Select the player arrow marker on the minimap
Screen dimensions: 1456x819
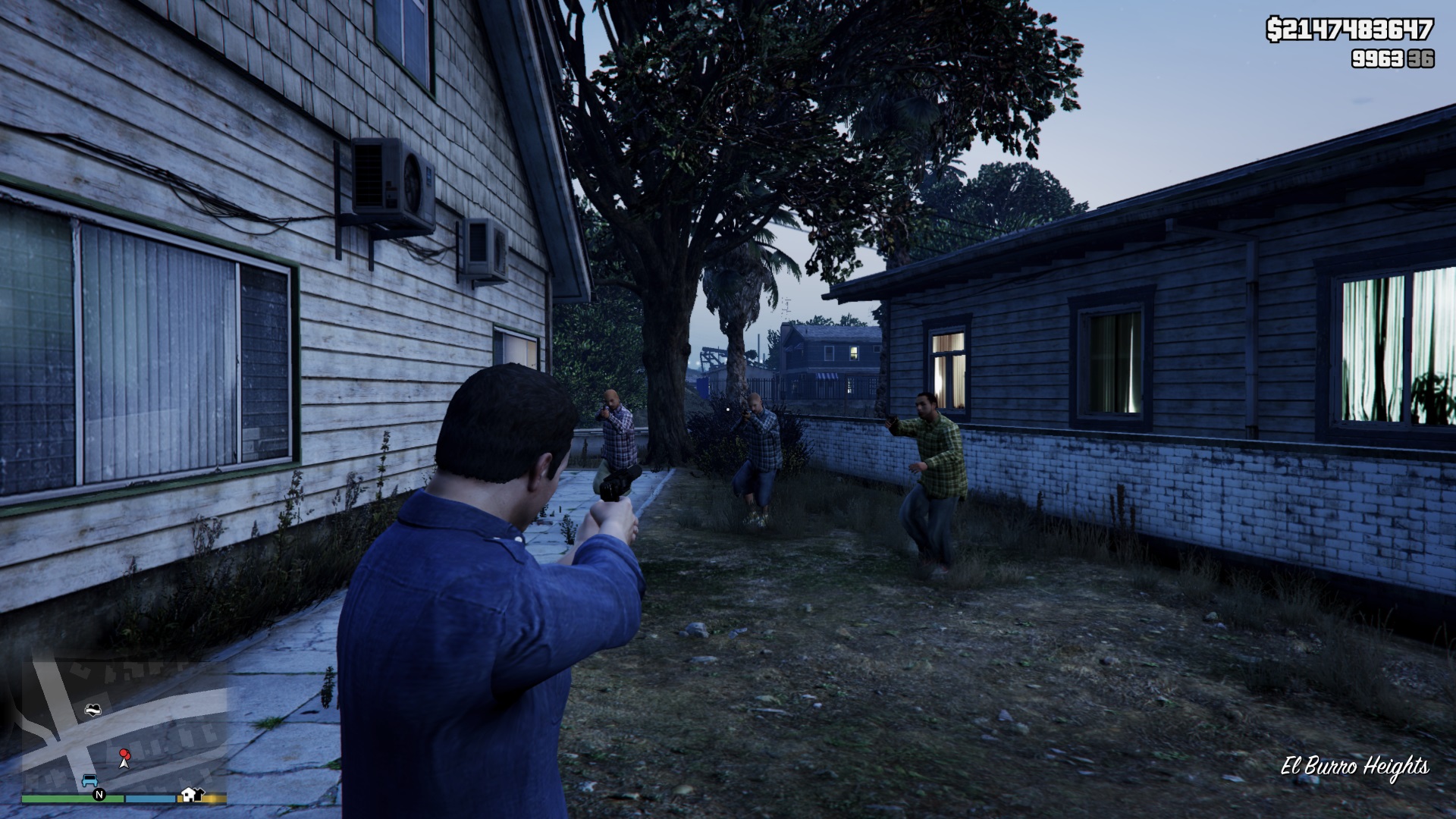pos(125,764)
